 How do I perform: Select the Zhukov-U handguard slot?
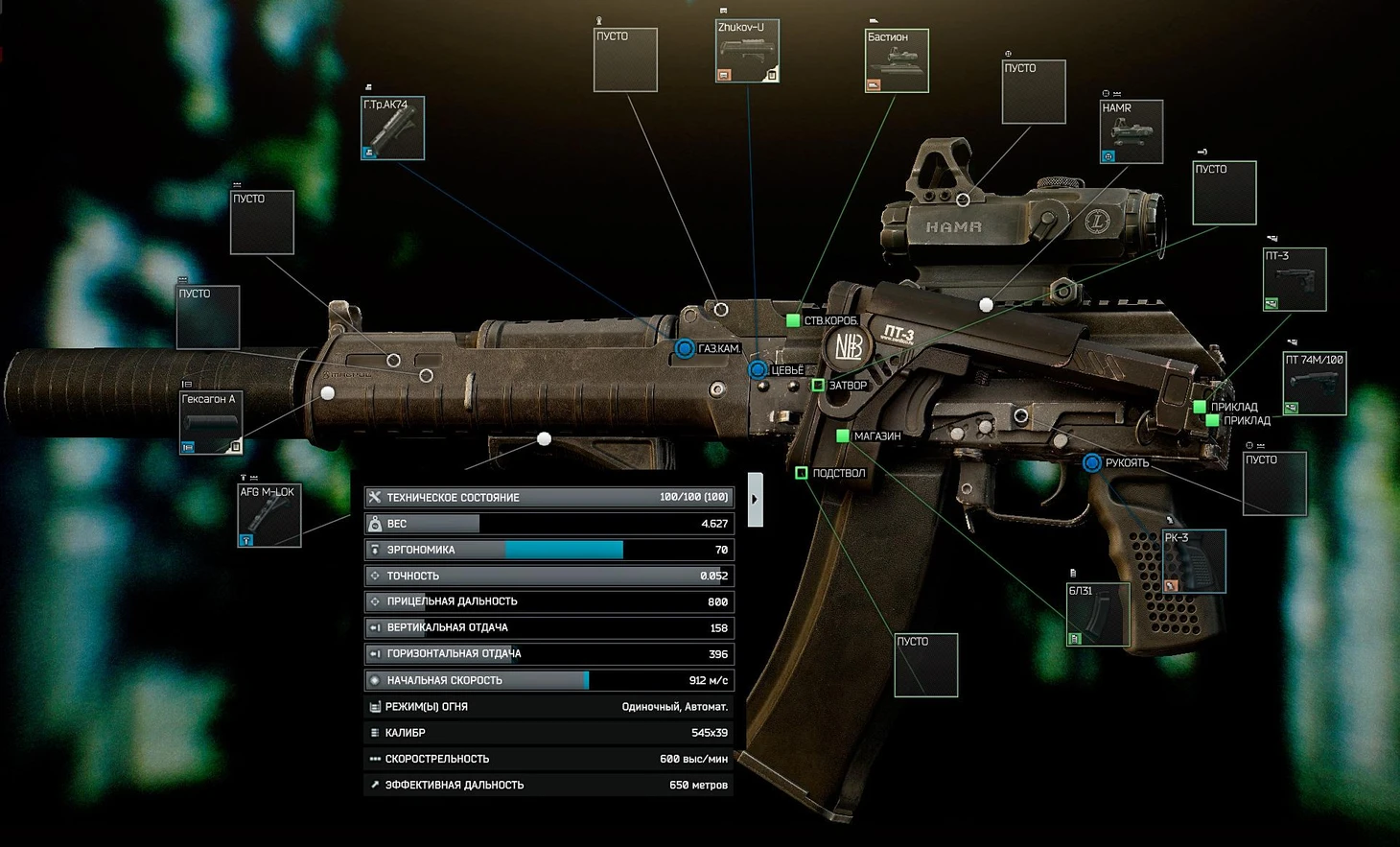pos(747,51)
